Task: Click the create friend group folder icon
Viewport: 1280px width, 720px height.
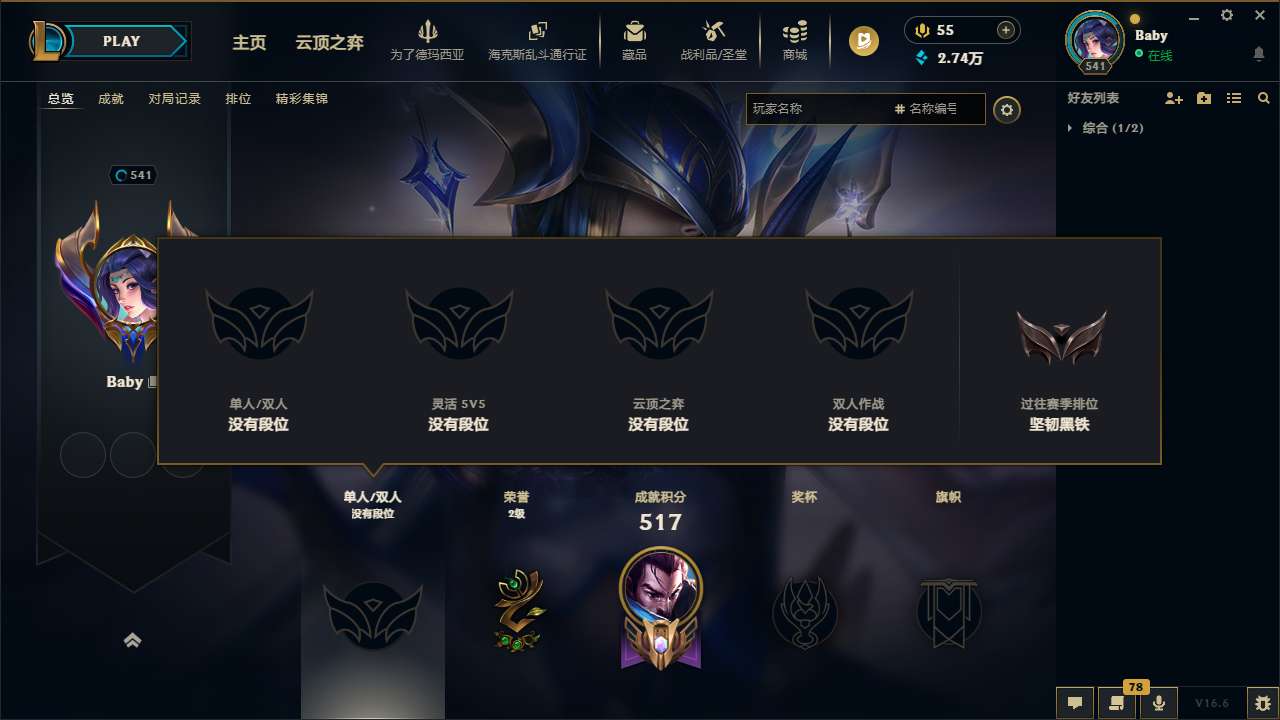Action: click(1203, 98)
